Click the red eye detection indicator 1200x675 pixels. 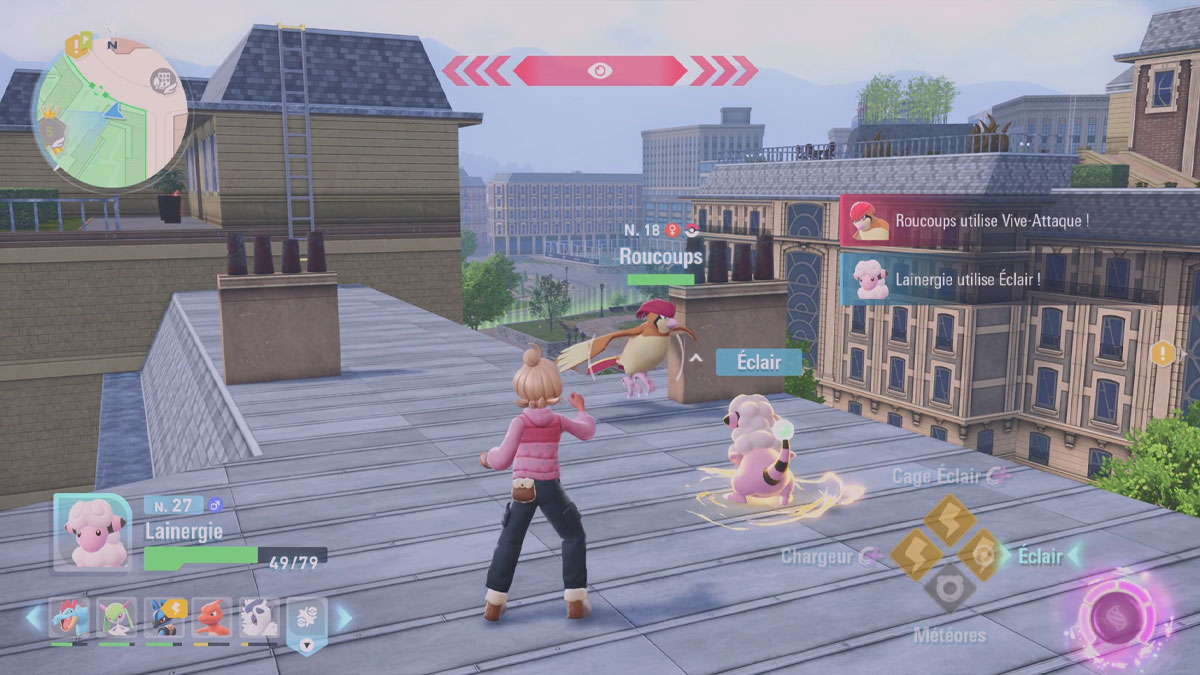[600, 70]
